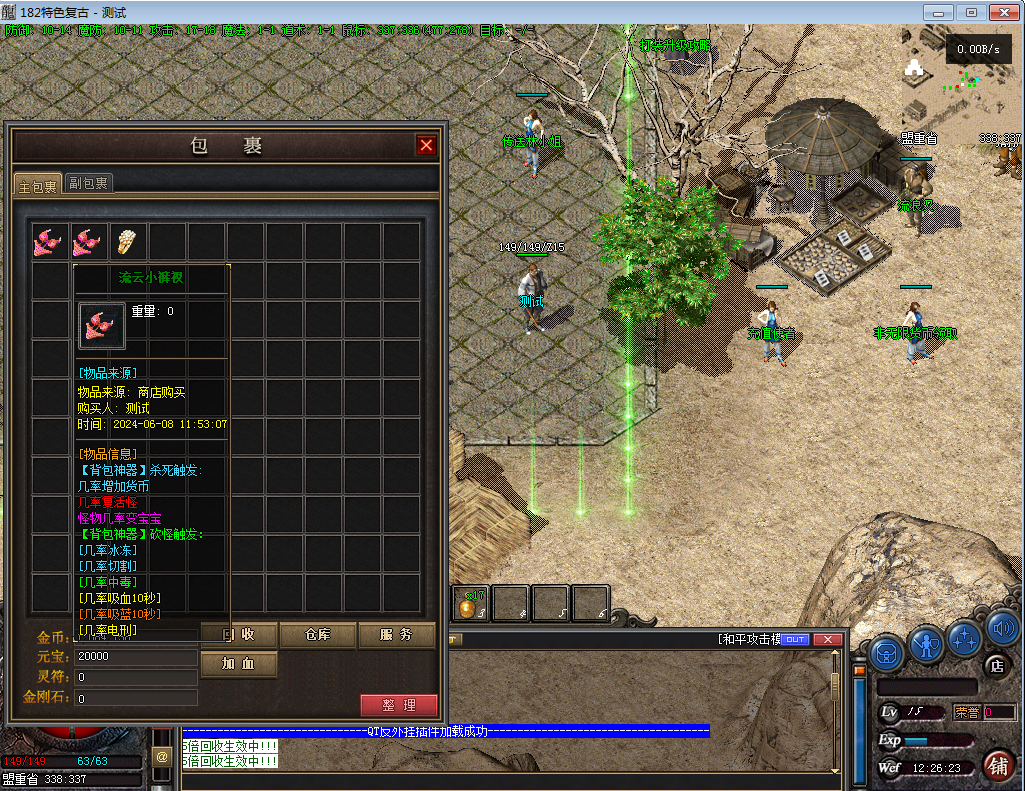This screenshot has height=791, width=1025.
Task: Click the 加血 heal button
Action: [239, 664]
